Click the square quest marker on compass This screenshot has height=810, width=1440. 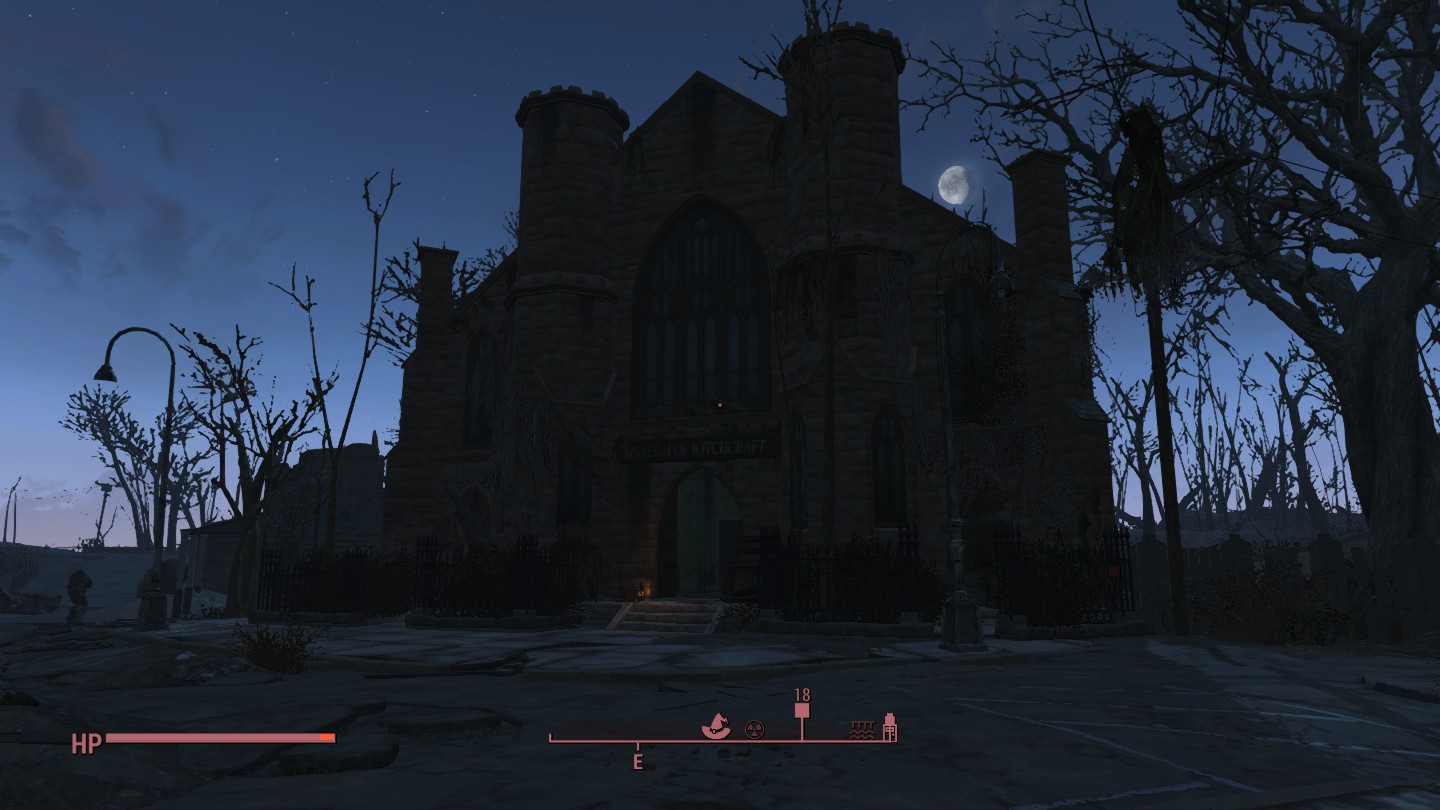[802, 711]
